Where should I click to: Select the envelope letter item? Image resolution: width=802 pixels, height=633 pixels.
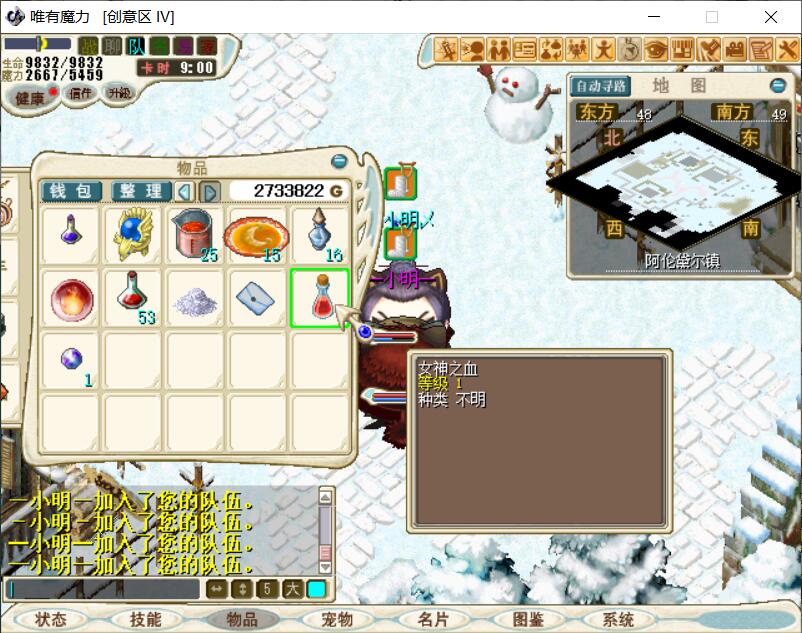[x=257, y=298]
